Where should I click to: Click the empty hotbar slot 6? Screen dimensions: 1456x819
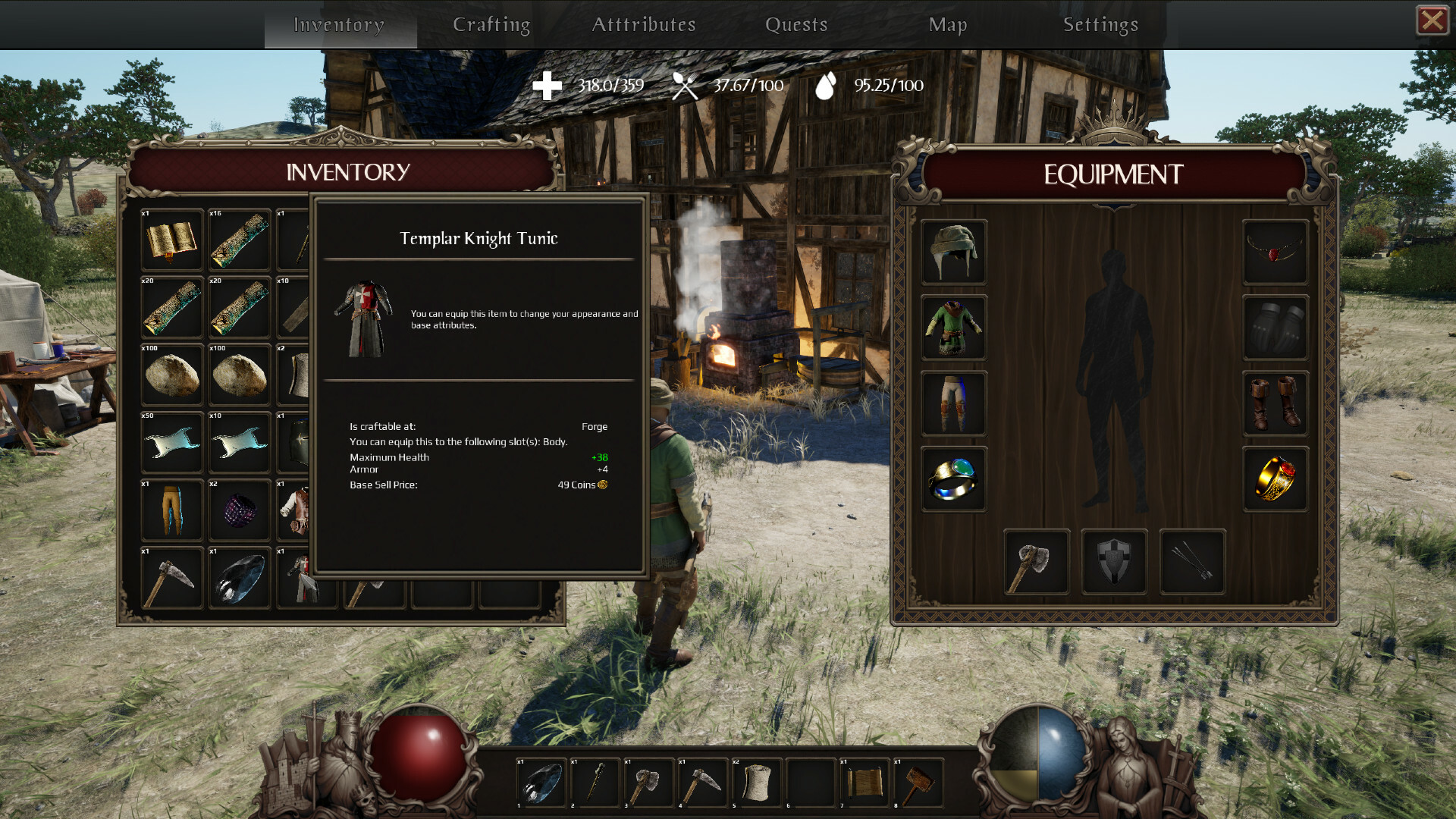point(812,782)
